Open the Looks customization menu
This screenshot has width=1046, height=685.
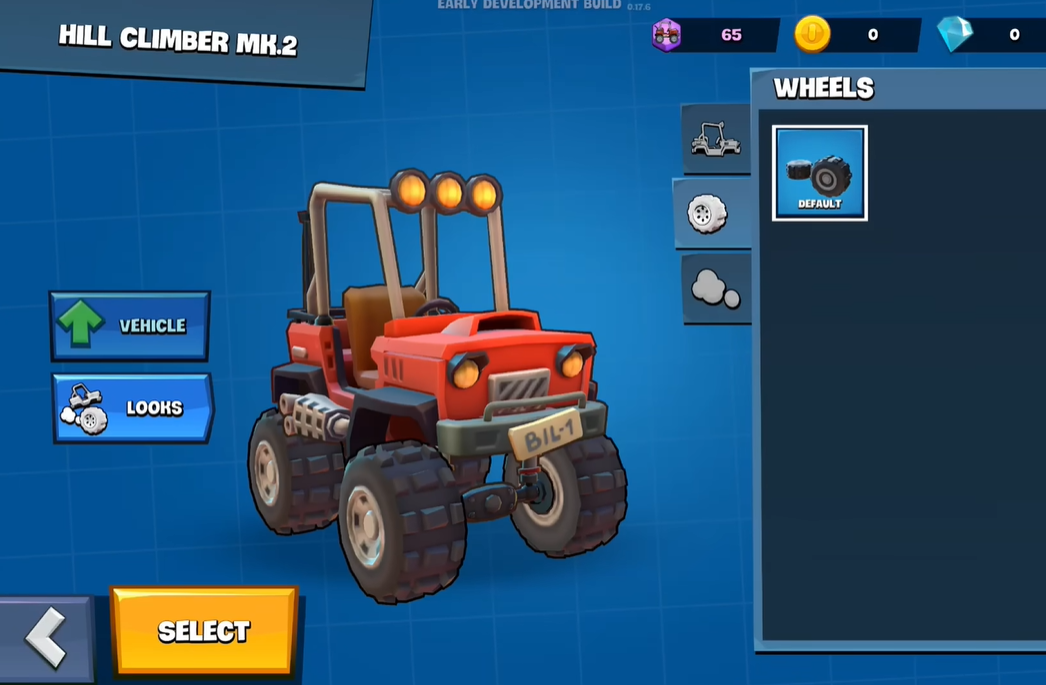click(132, 408)
